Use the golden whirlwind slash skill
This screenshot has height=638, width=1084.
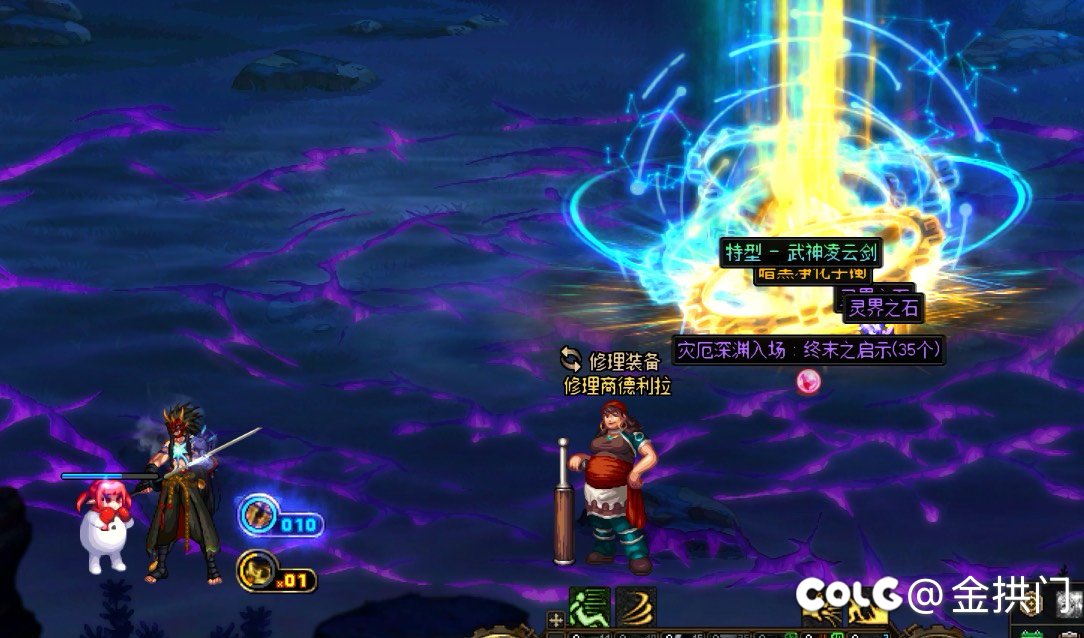(x=635, y=606)
